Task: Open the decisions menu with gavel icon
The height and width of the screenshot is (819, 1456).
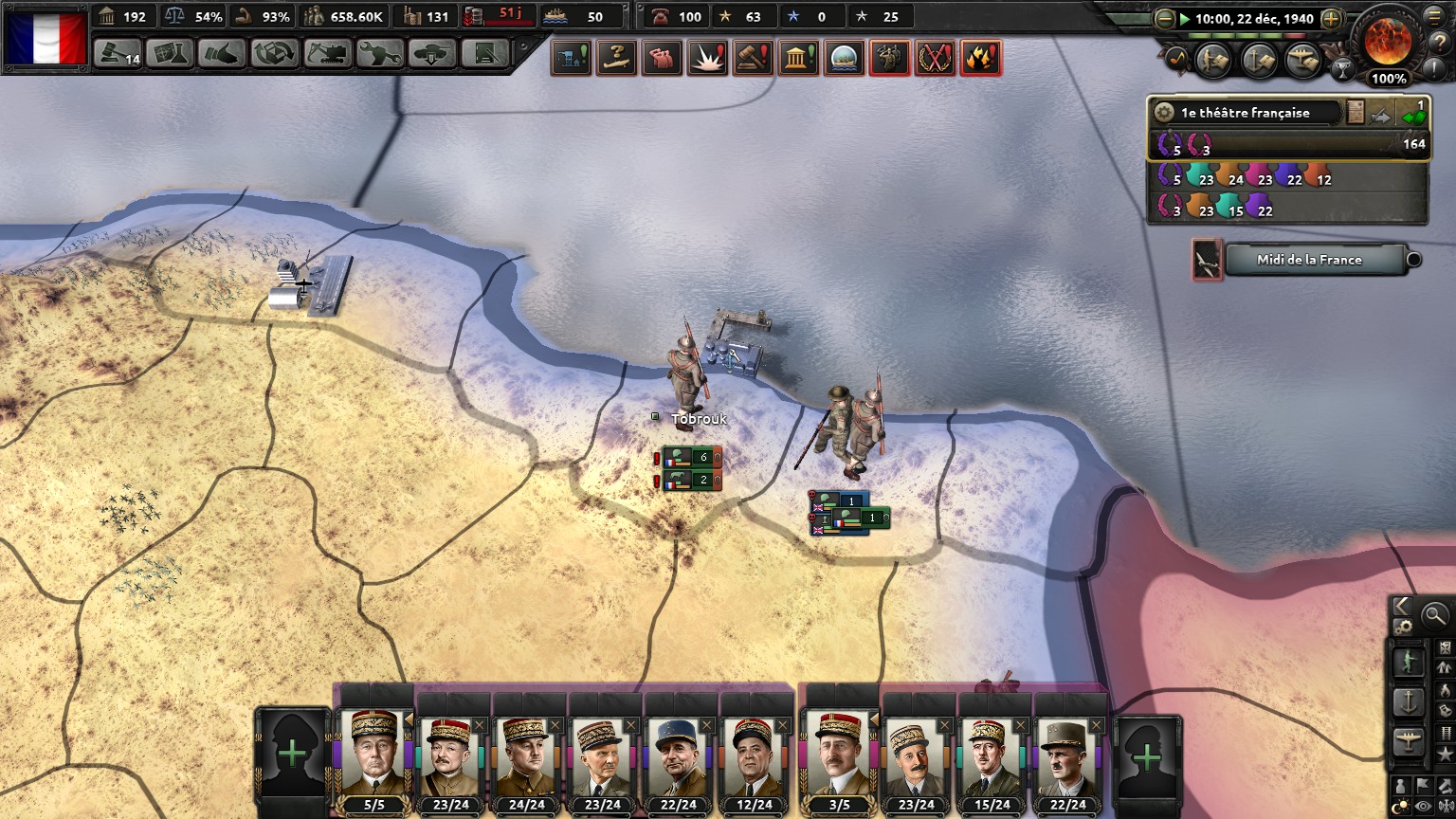Action: (x=118, y=54)
